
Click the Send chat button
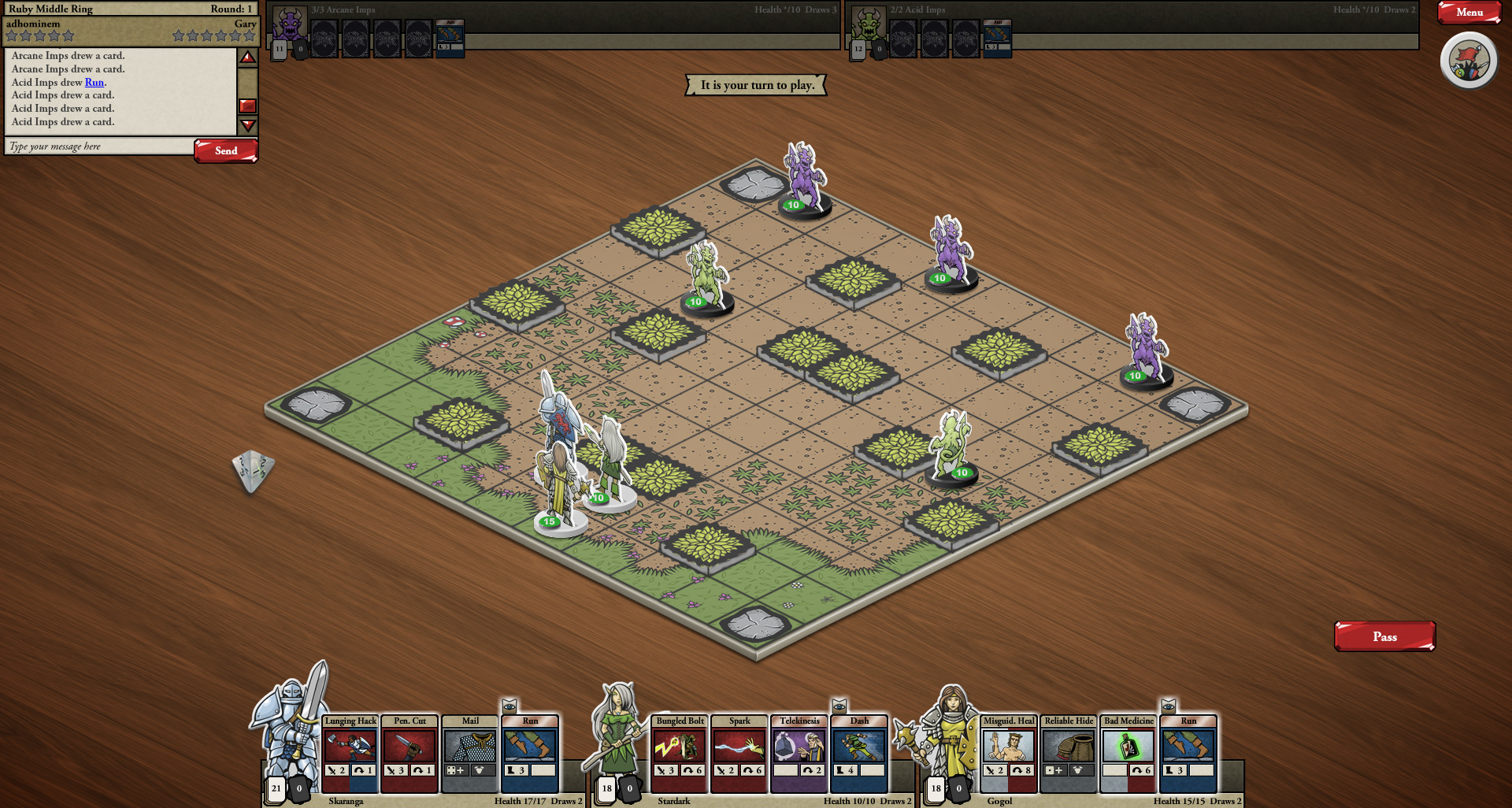pos(226,150)
